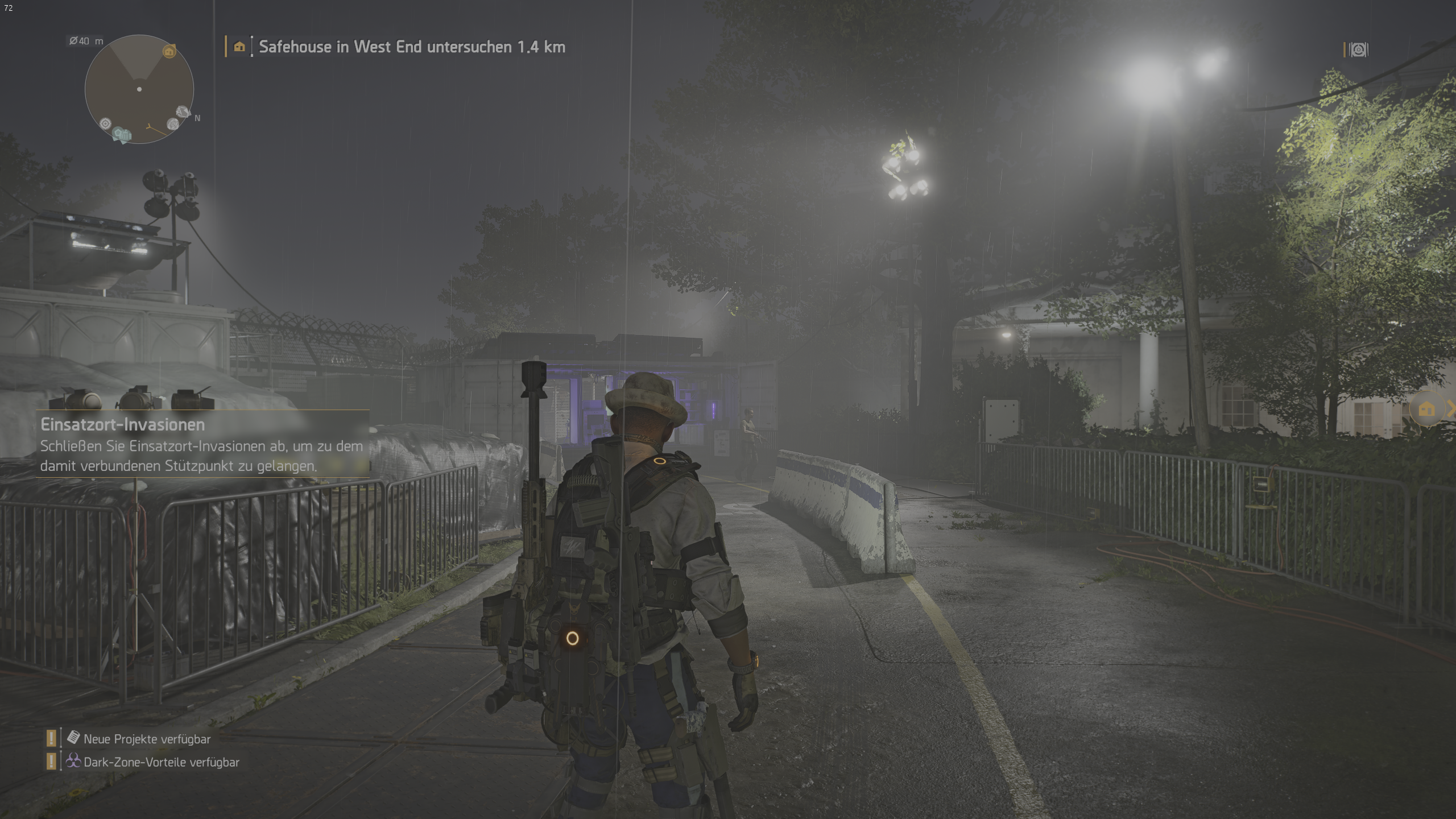The image size is (1456, 819).
Task: Click the Neue Projekte verfügbar notification
Action: pyautogui.click(x=147, y=739)
